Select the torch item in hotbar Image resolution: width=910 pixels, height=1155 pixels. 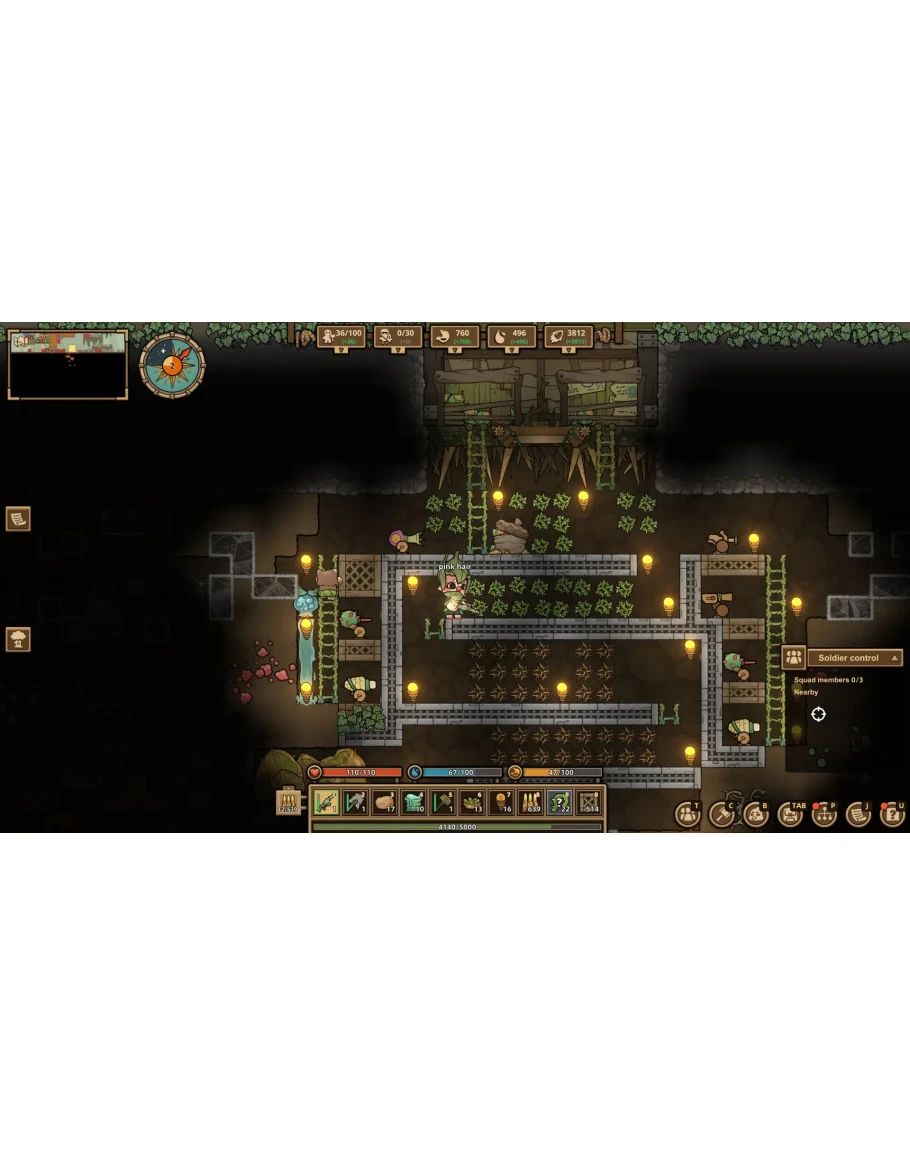click(501, 802)
